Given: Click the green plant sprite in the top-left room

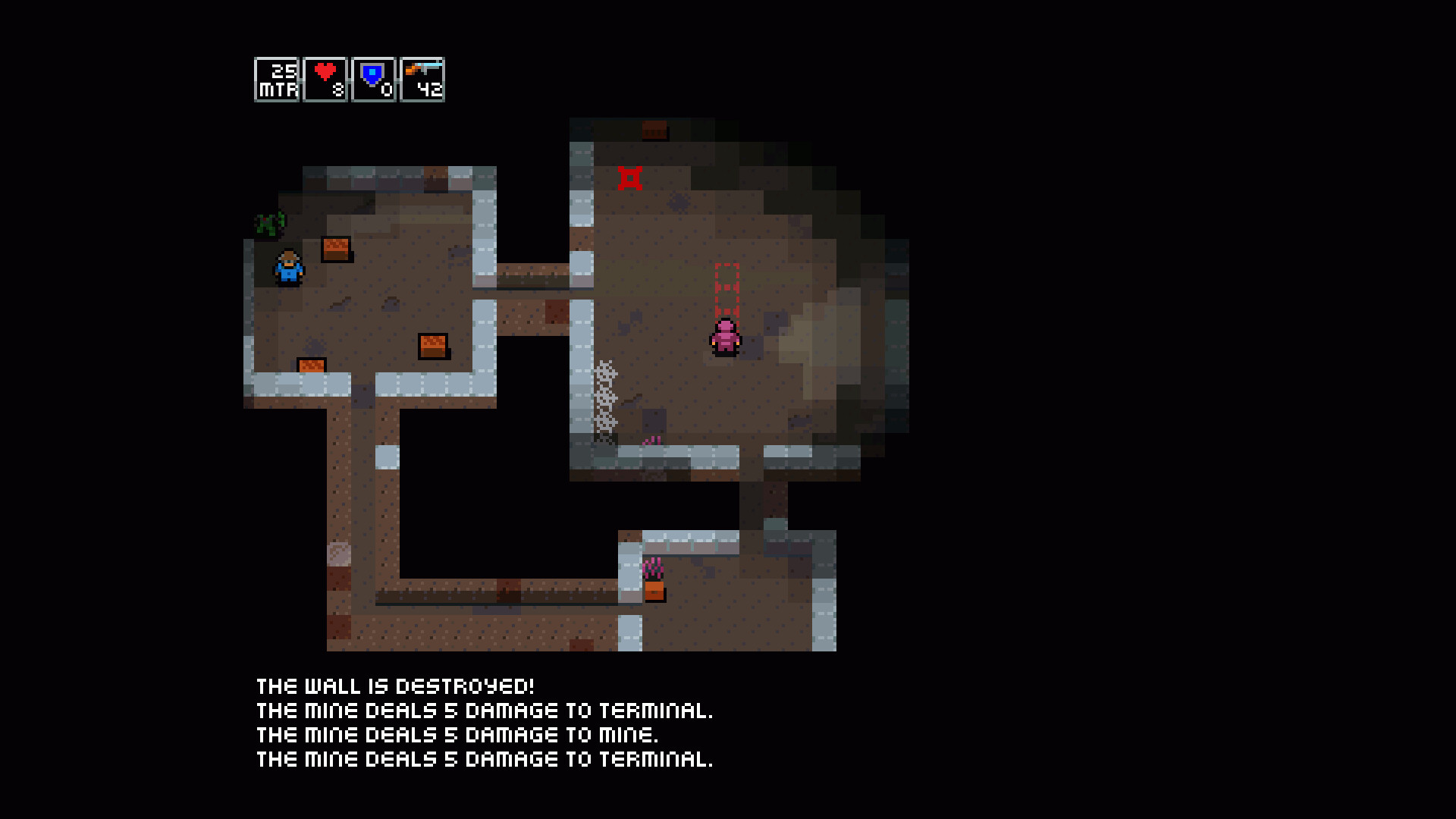Looking at the screenshot, I should coord(269,222).
